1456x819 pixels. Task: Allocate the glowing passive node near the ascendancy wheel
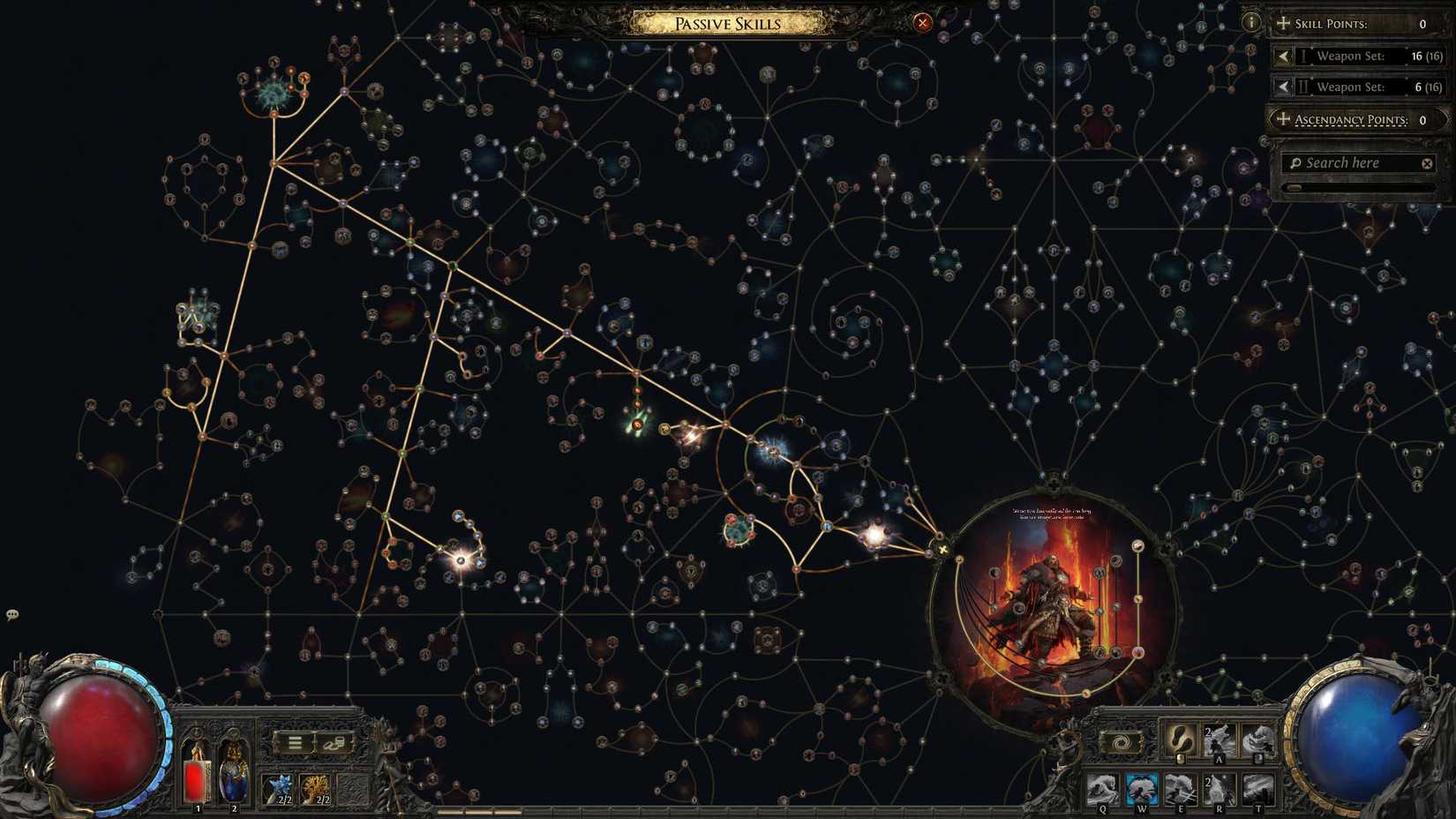click(874, 533)
